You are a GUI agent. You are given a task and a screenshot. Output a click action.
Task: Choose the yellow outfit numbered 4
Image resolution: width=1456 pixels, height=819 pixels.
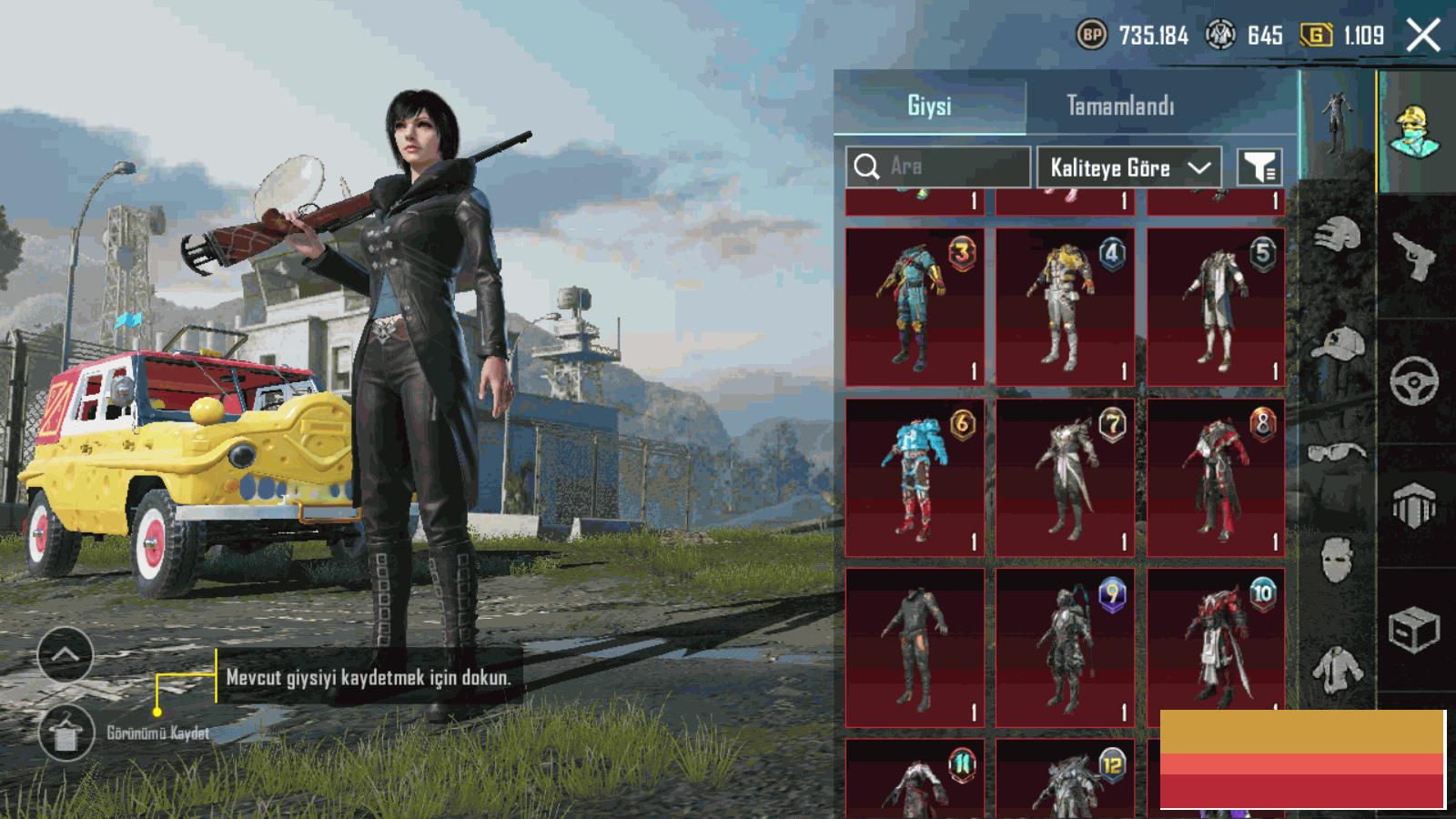click(1065, 307)
